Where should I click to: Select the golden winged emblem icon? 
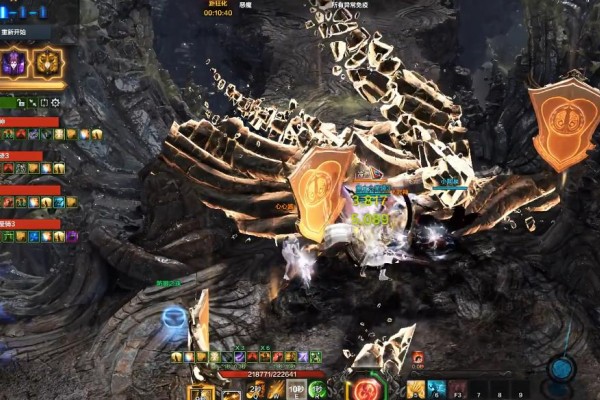pyautogui.click(x=46, y=63)
